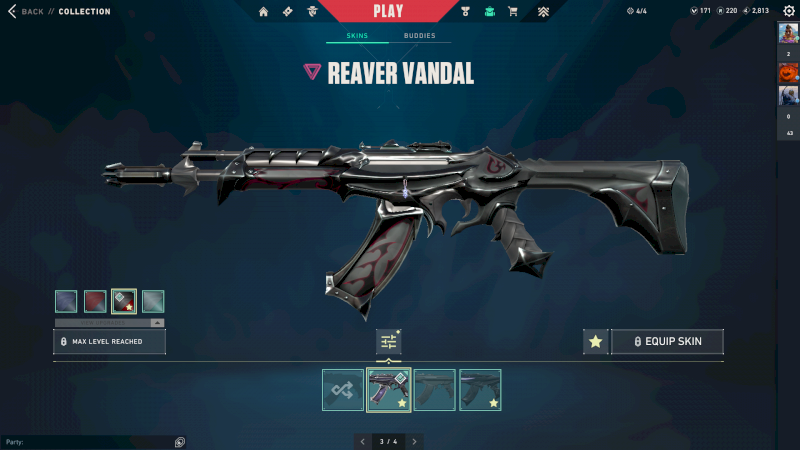Viewport: 800px width, 450px height.
Task: Open the orange pumpkin friend avatar
Action: (x=788, y=73)
